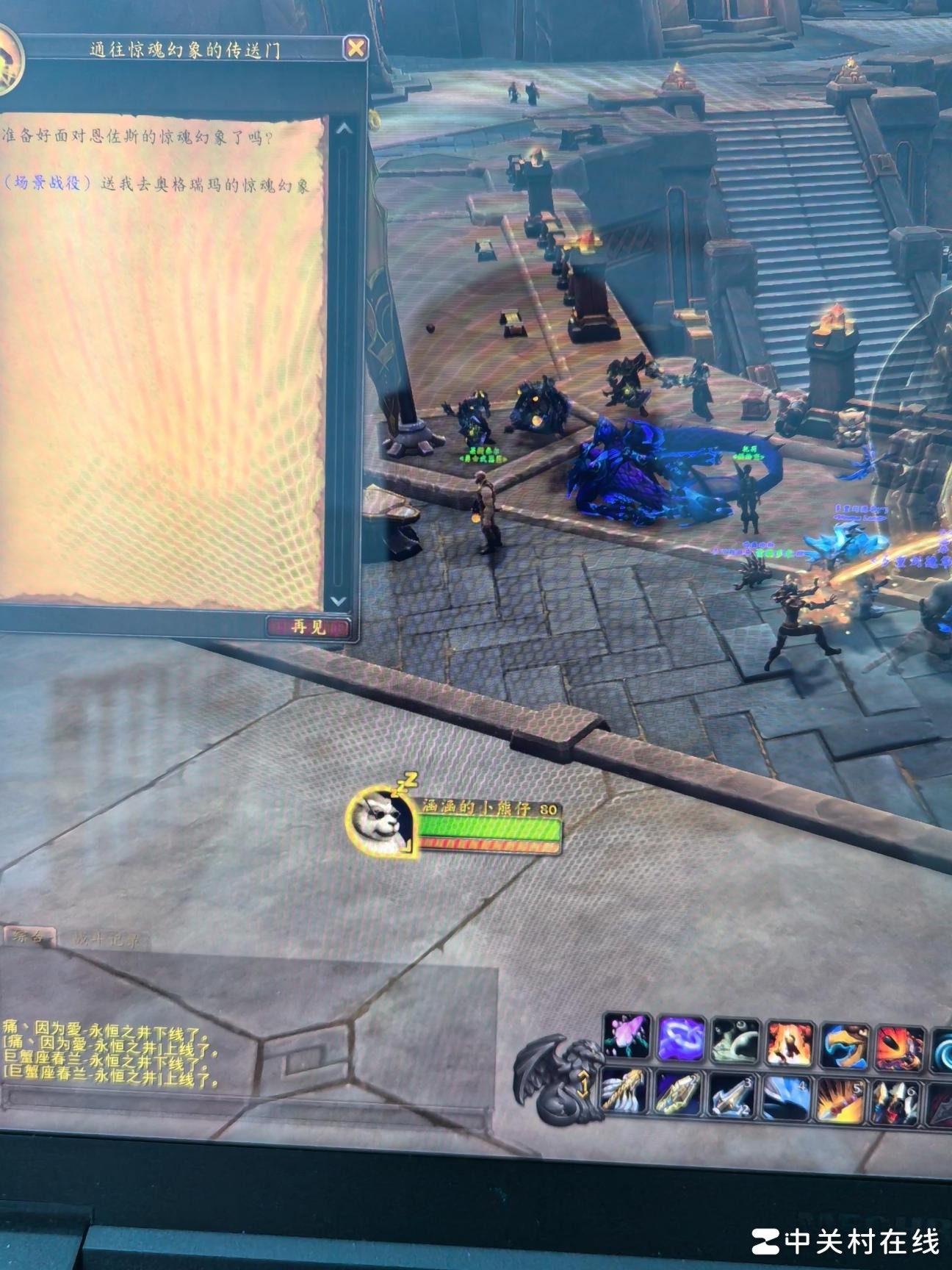
Task: Activate the pale green creature ability icon
Action: pyautogui.click(x=735, y=1041)
